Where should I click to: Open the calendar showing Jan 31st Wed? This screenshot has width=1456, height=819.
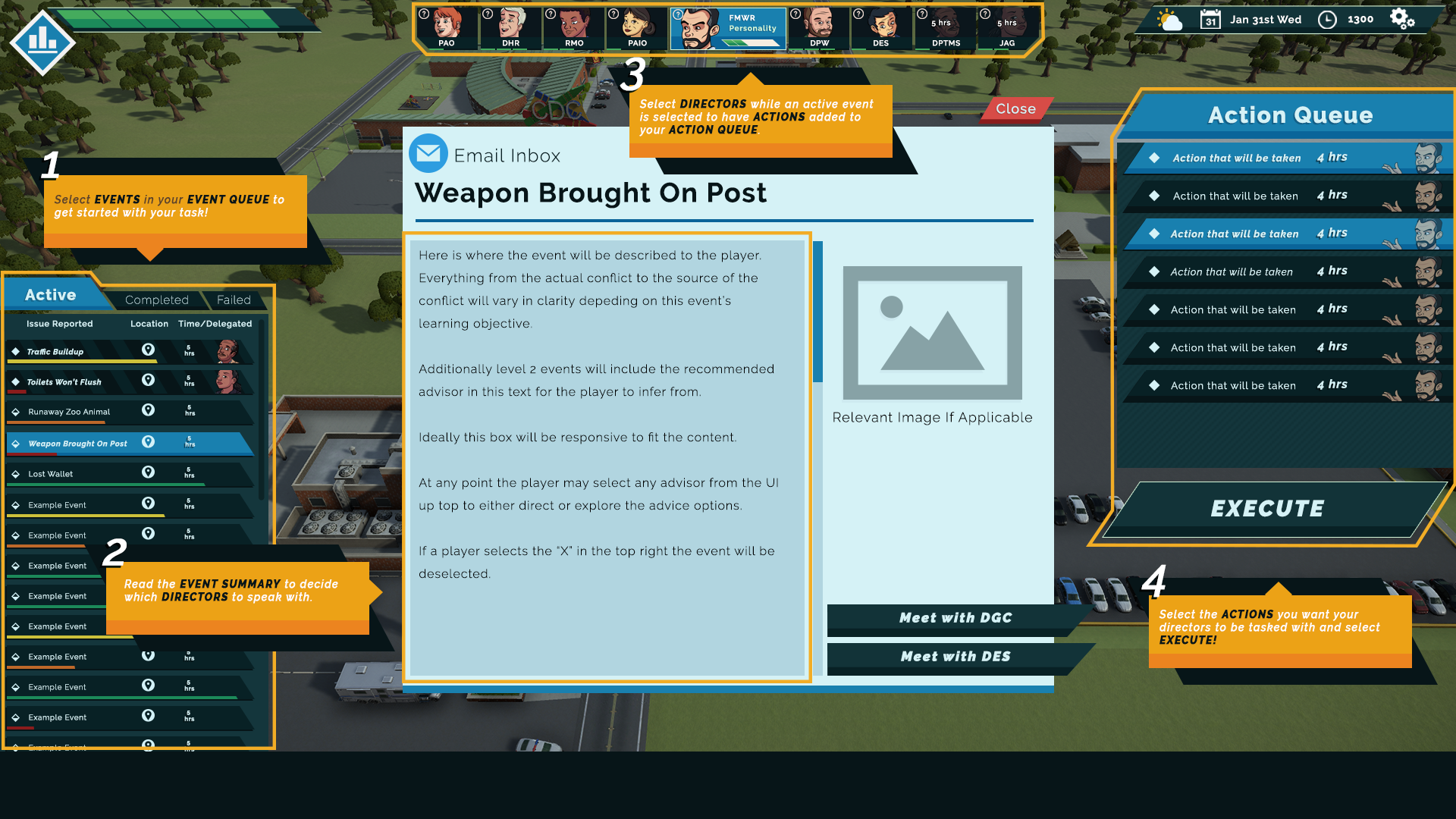point(1211,18)
